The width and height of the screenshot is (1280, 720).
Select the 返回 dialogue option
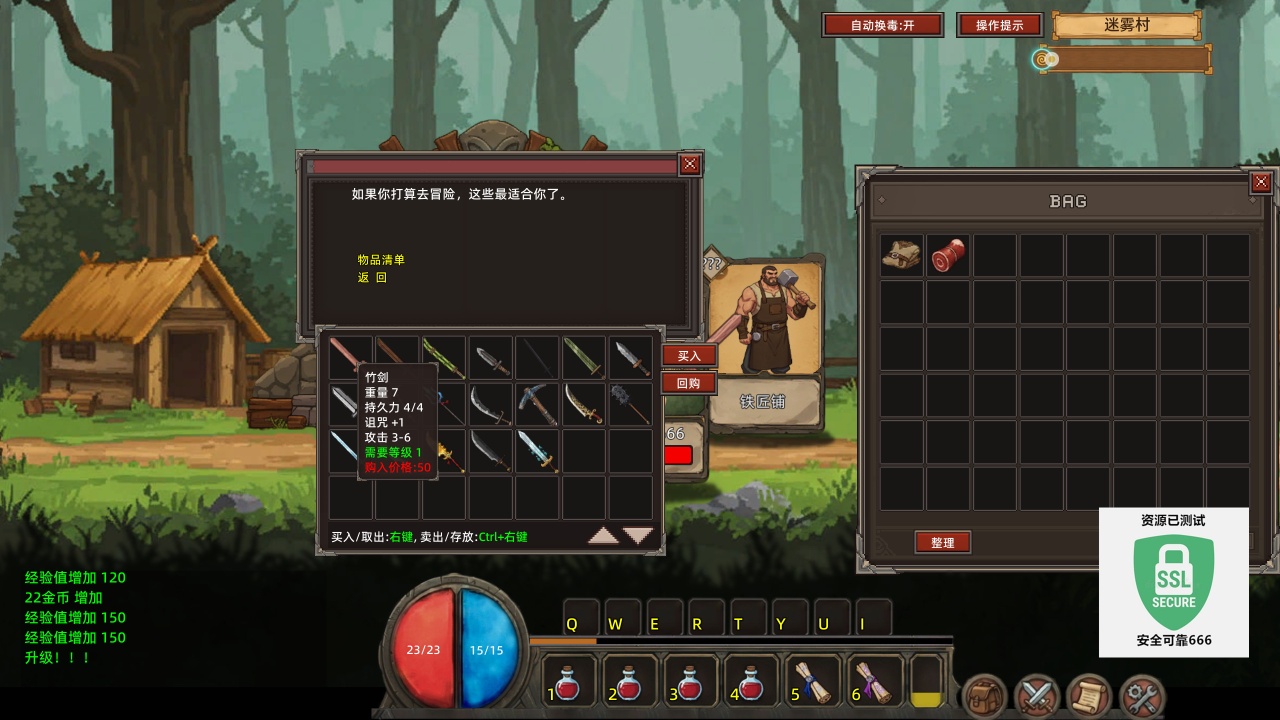(x=372, y=278)
